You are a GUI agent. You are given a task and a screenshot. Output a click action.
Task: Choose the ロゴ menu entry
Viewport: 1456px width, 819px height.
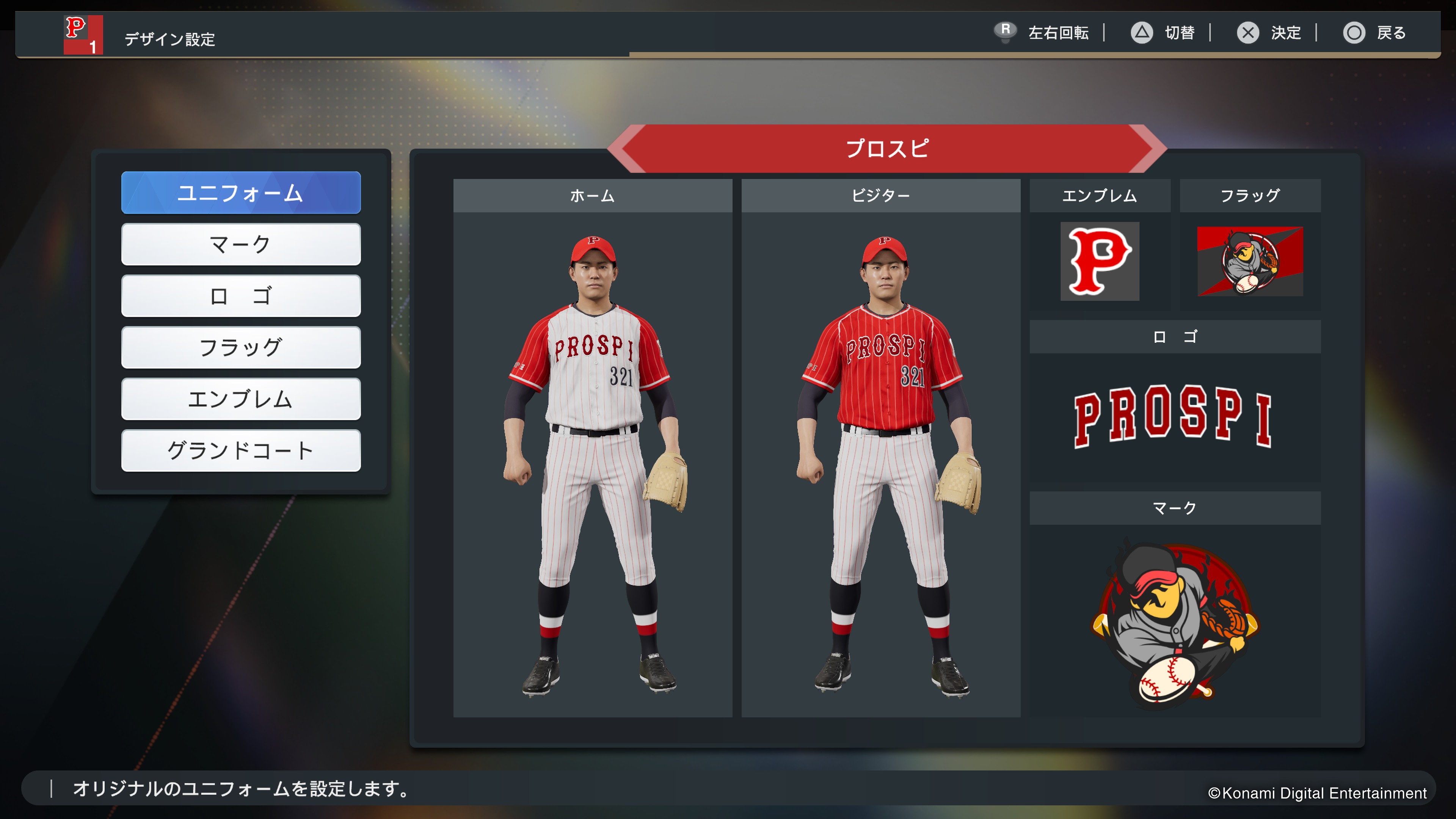(x=241, y=296)
